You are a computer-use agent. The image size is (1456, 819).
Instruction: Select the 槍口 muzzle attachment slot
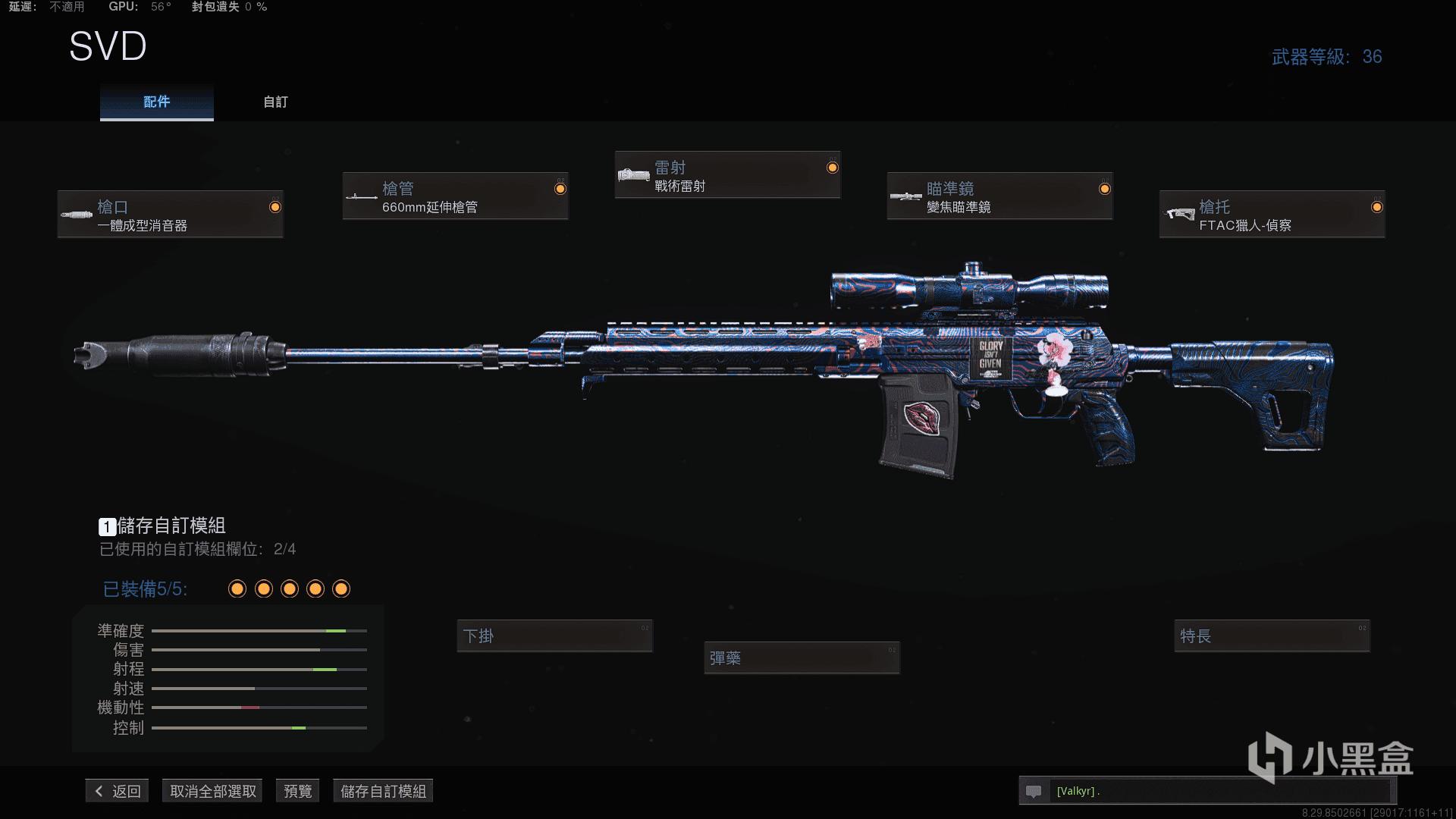point(171,215)
